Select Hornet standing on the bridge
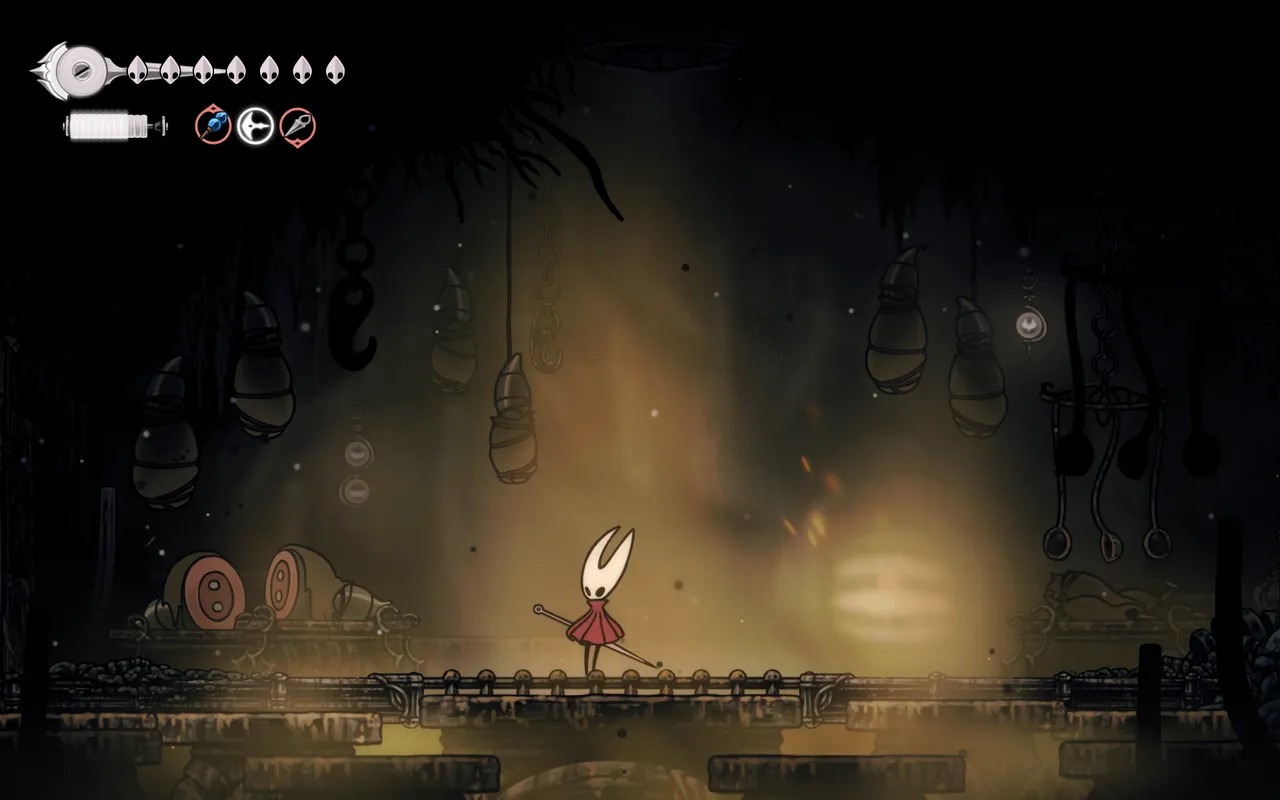 point(600,600)
